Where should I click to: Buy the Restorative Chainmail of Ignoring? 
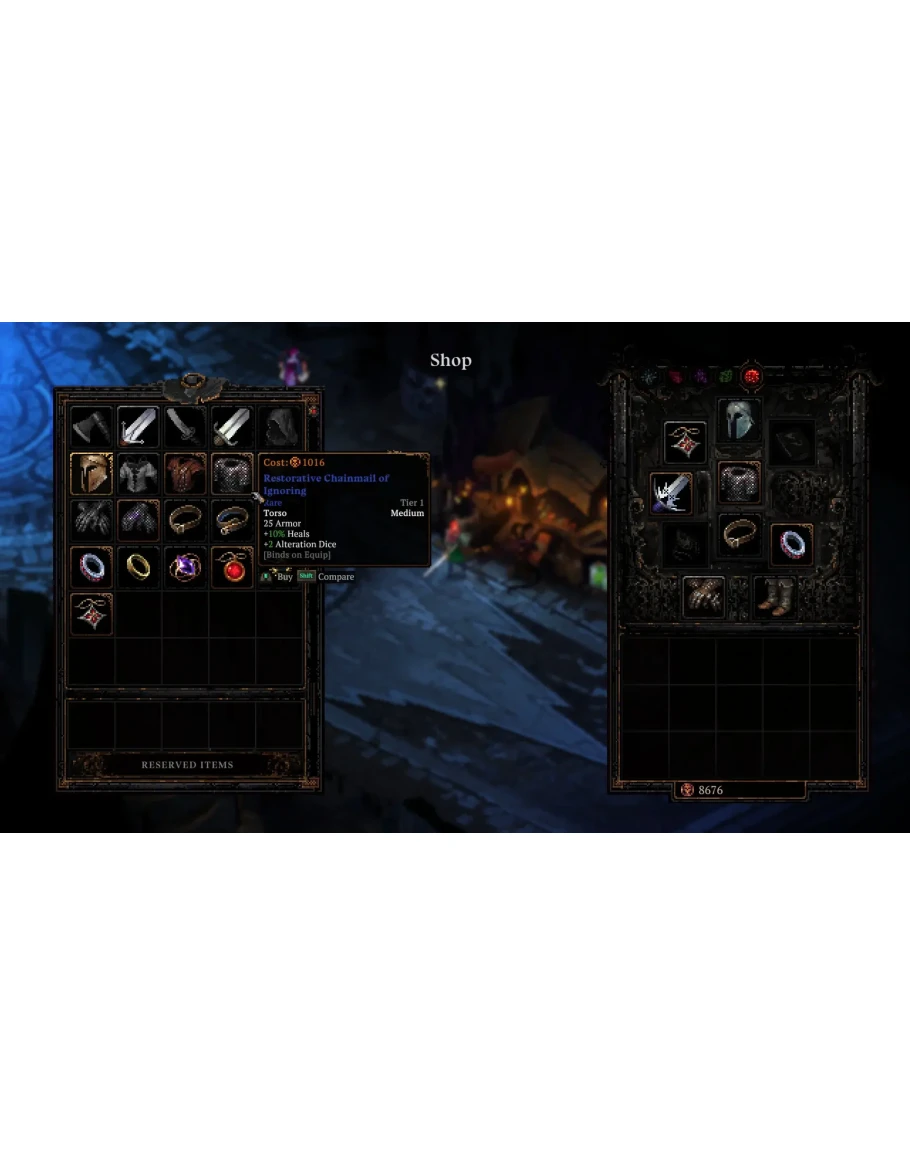[x=232, y=474]
